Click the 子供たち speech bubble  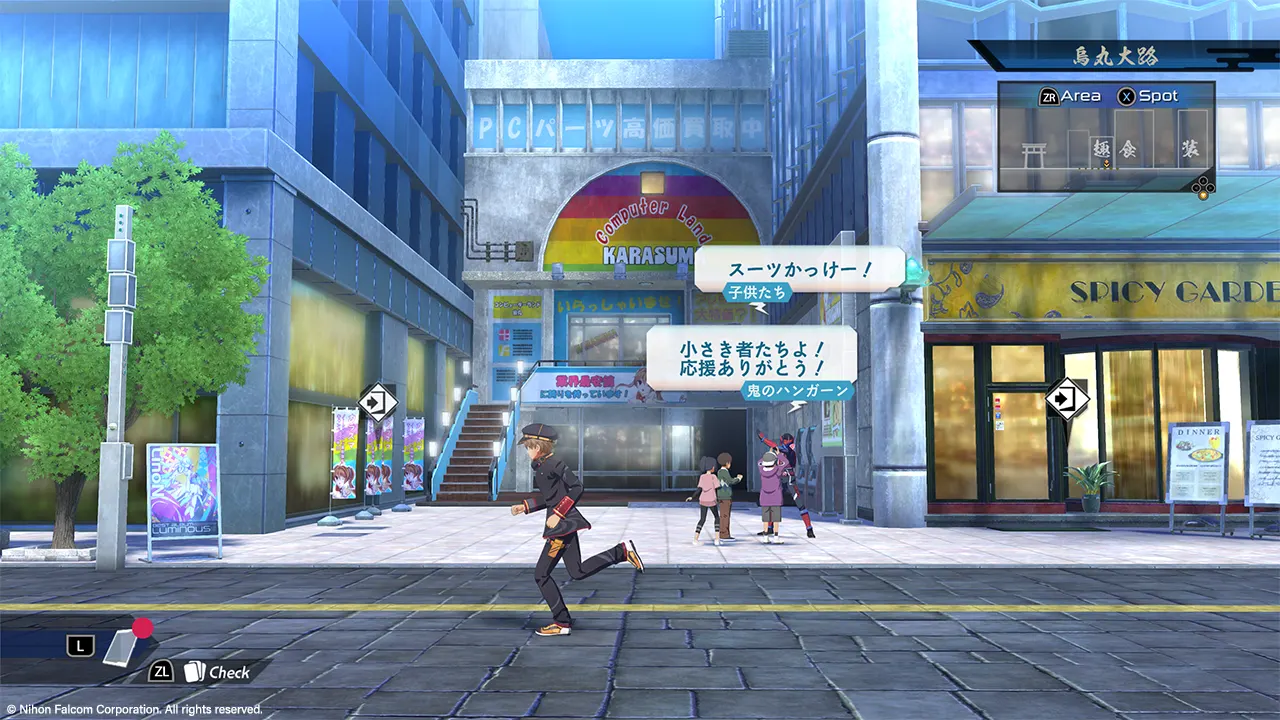799,270
